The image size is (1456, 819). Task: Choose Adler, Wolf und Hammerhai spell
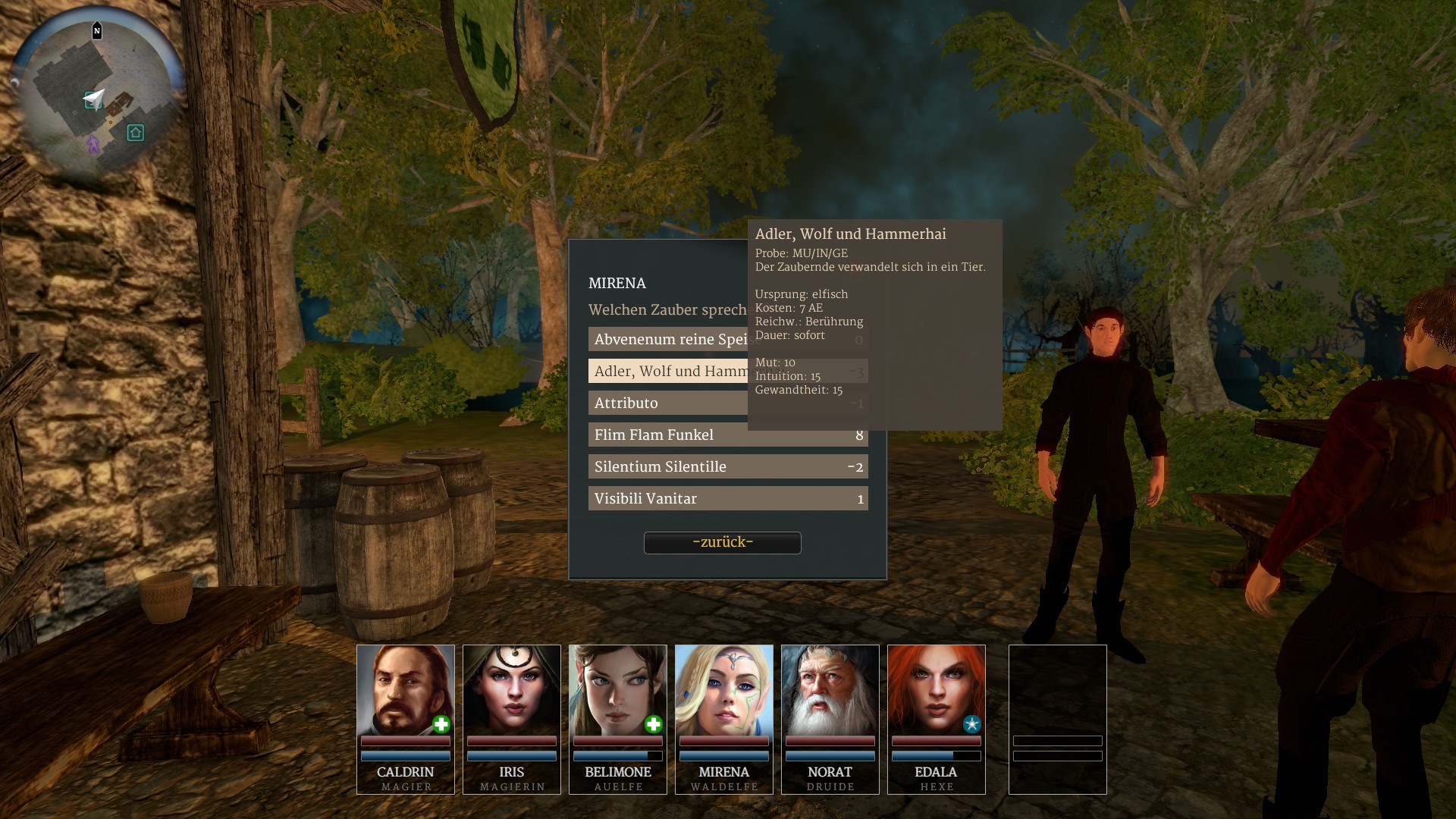[667, 372]
